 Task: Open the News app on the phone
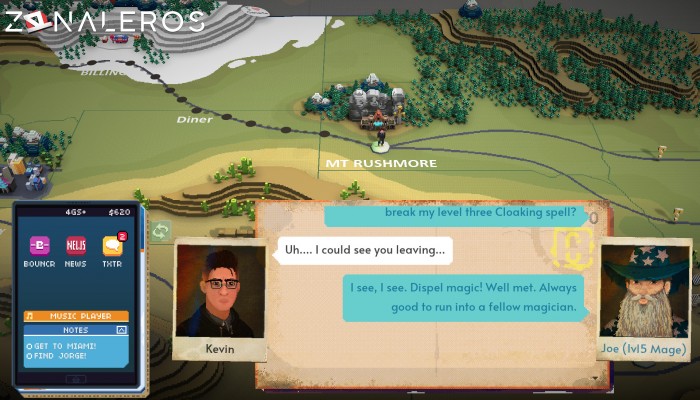click(76, 246)
